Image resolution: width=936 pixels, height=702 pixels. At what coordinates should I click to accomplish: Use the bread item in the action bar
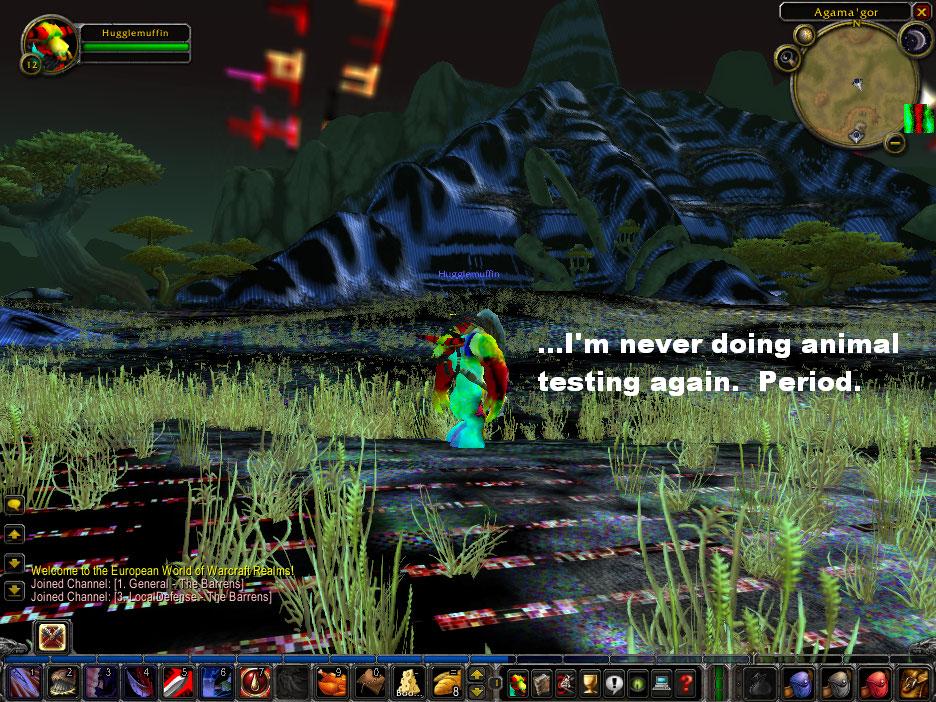(446, 683)
